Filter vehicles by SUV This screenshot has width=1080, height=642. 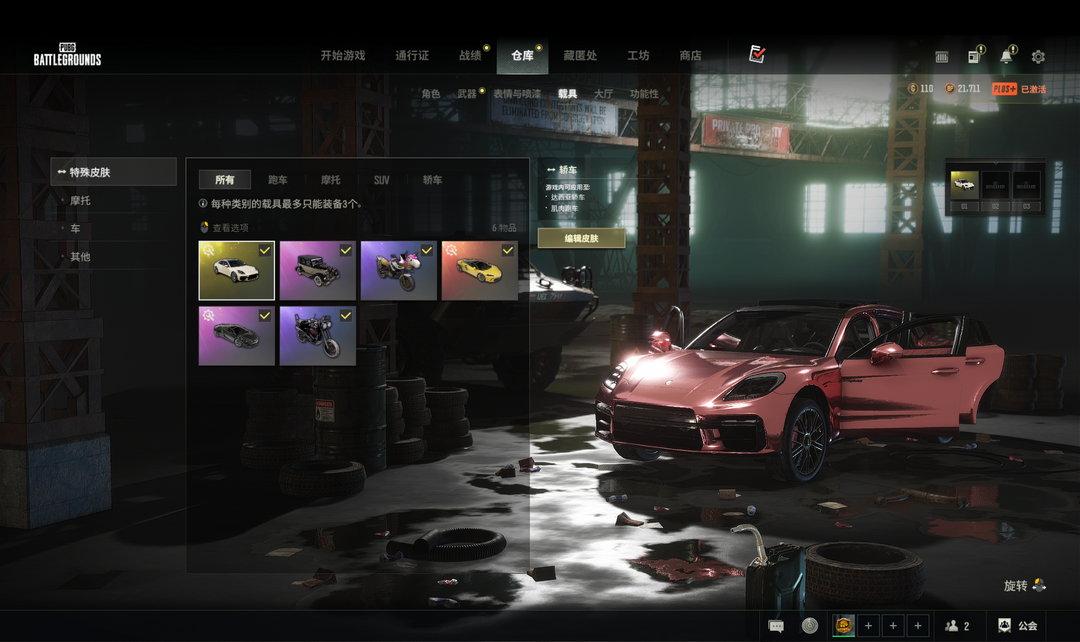[x=381, y=180]
